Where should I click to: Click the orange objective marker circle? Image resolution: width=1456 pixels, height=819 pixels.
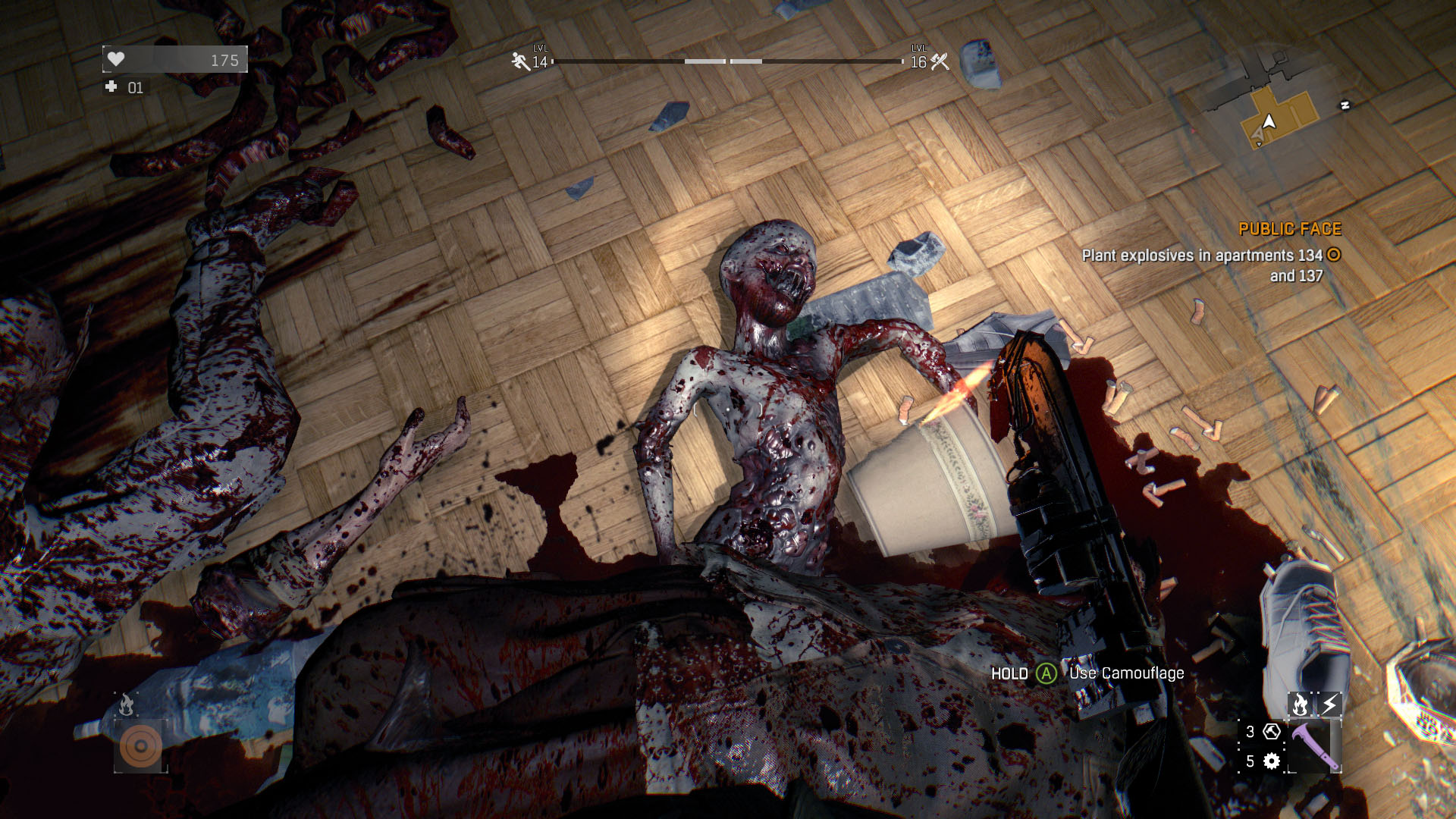coord(1334,255)
